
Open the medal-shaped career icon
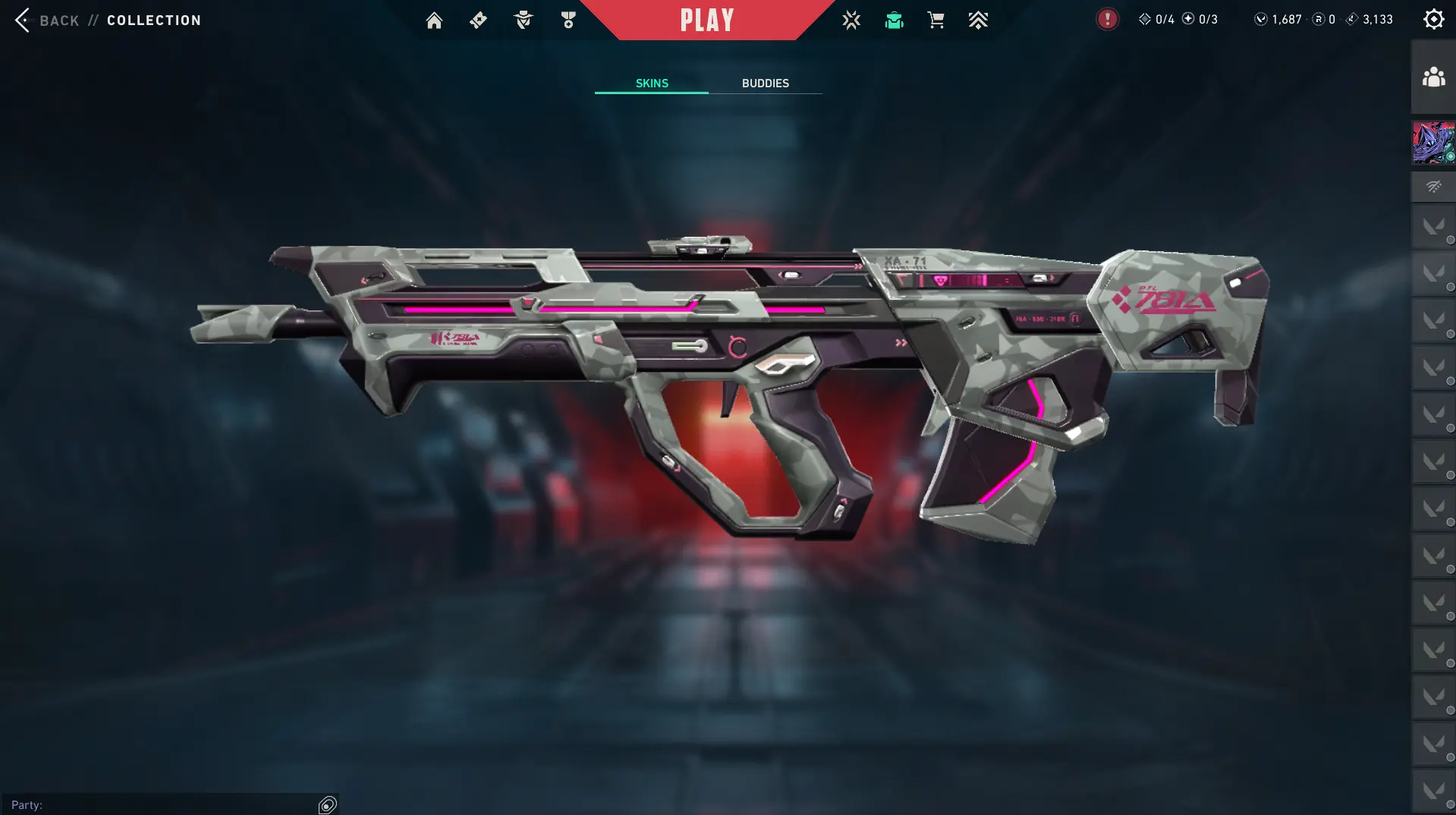click(568, 20)
